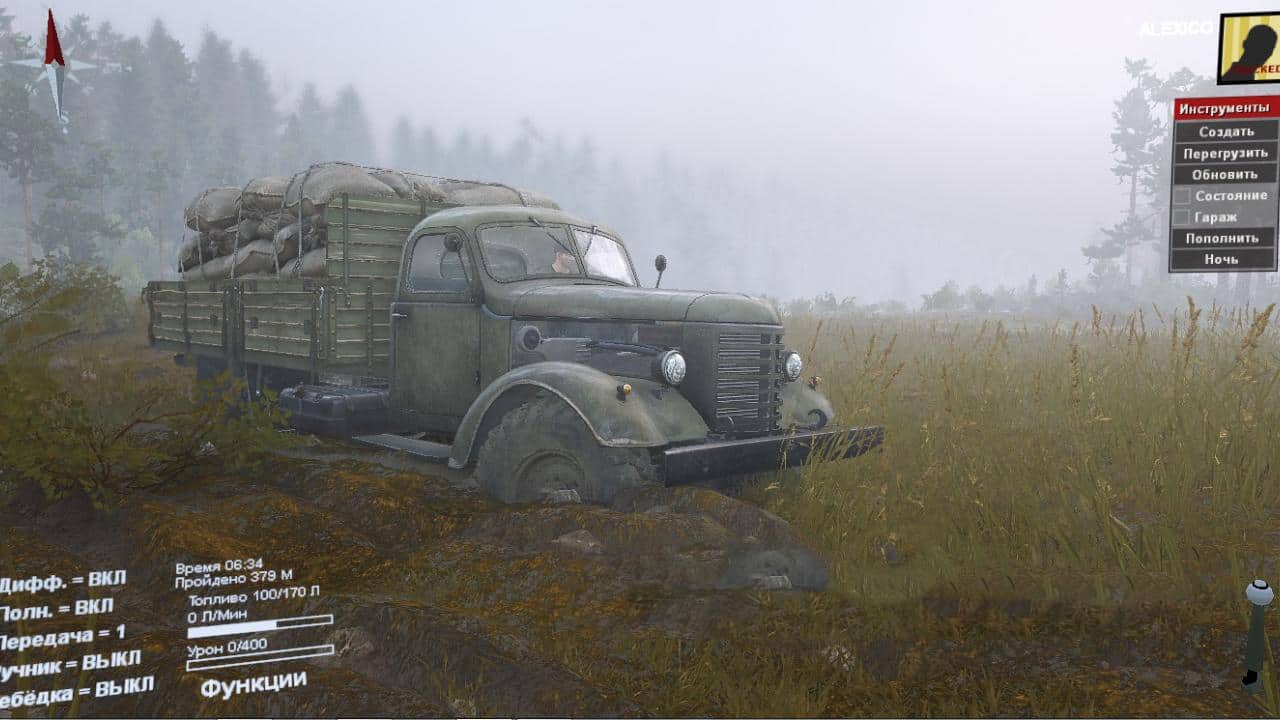Activate the Обновить button
This screenshot has width=1280, height=720.
tap(1225, 174)
